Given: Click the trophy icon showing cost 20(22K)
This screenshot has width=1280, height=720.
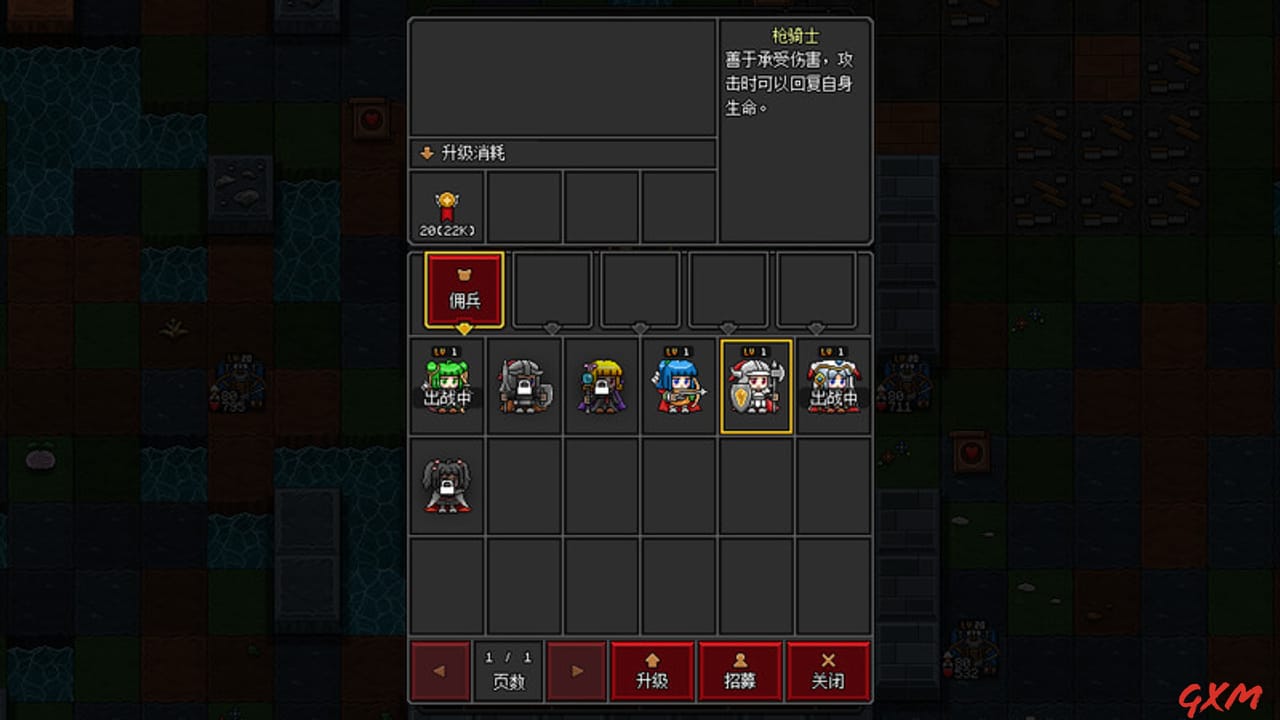Looking at the screenshot, I should click(x=445, y=205).
